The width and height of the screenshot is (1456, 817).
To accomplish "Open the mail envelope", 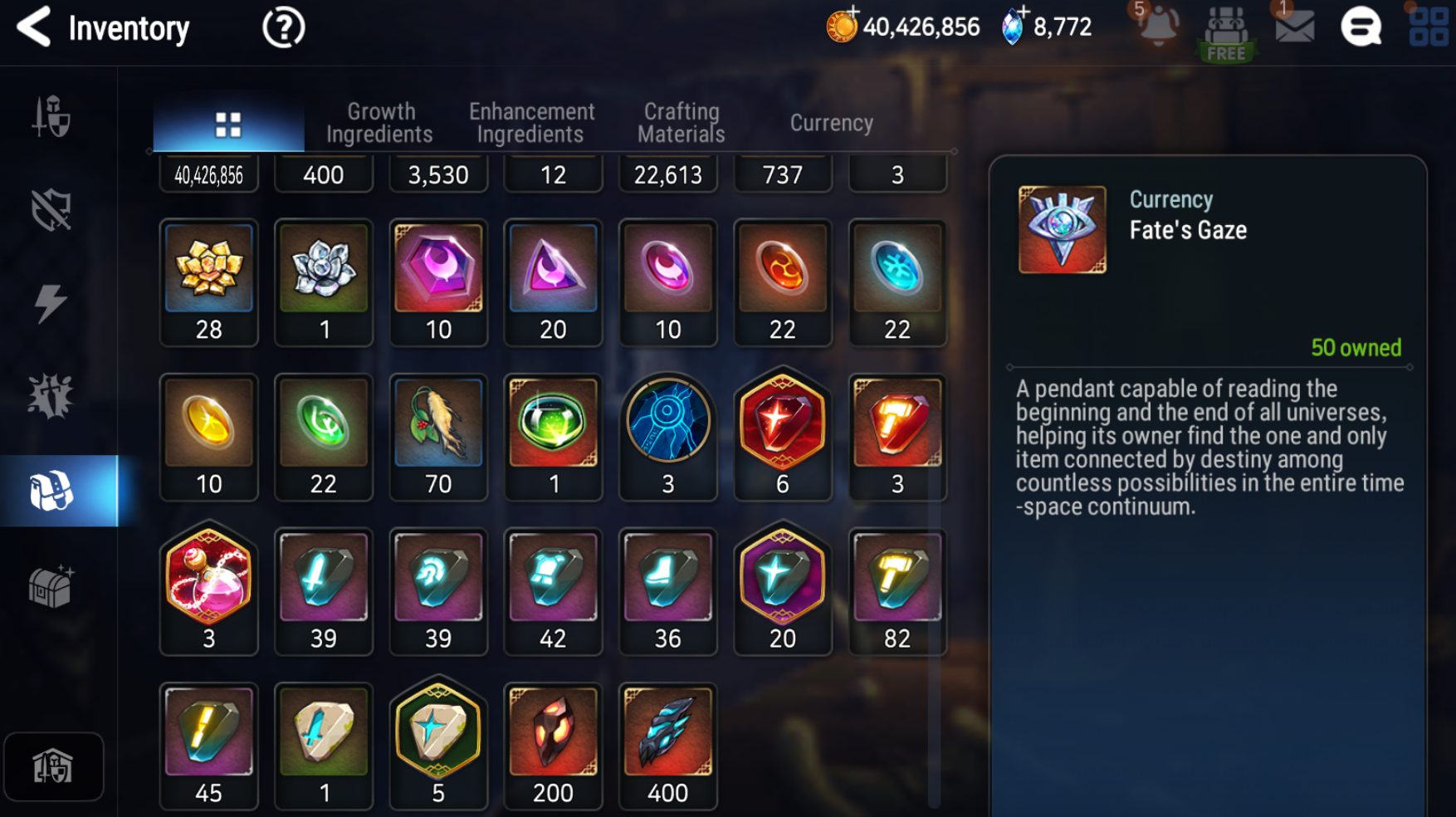I will coord(1294,27).
